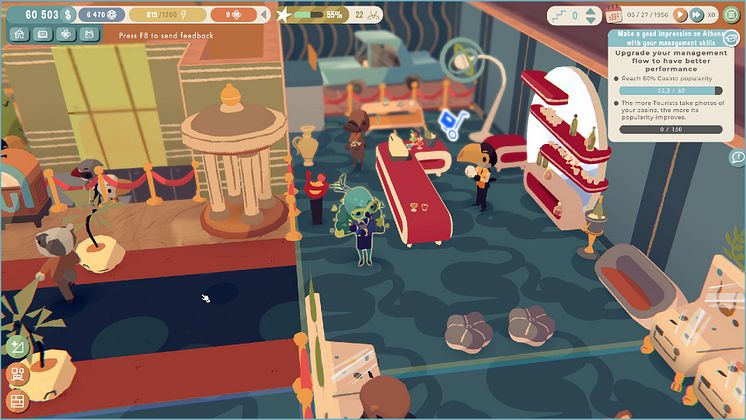Click the screen-shaped button beside the home icon

[42, 33]
